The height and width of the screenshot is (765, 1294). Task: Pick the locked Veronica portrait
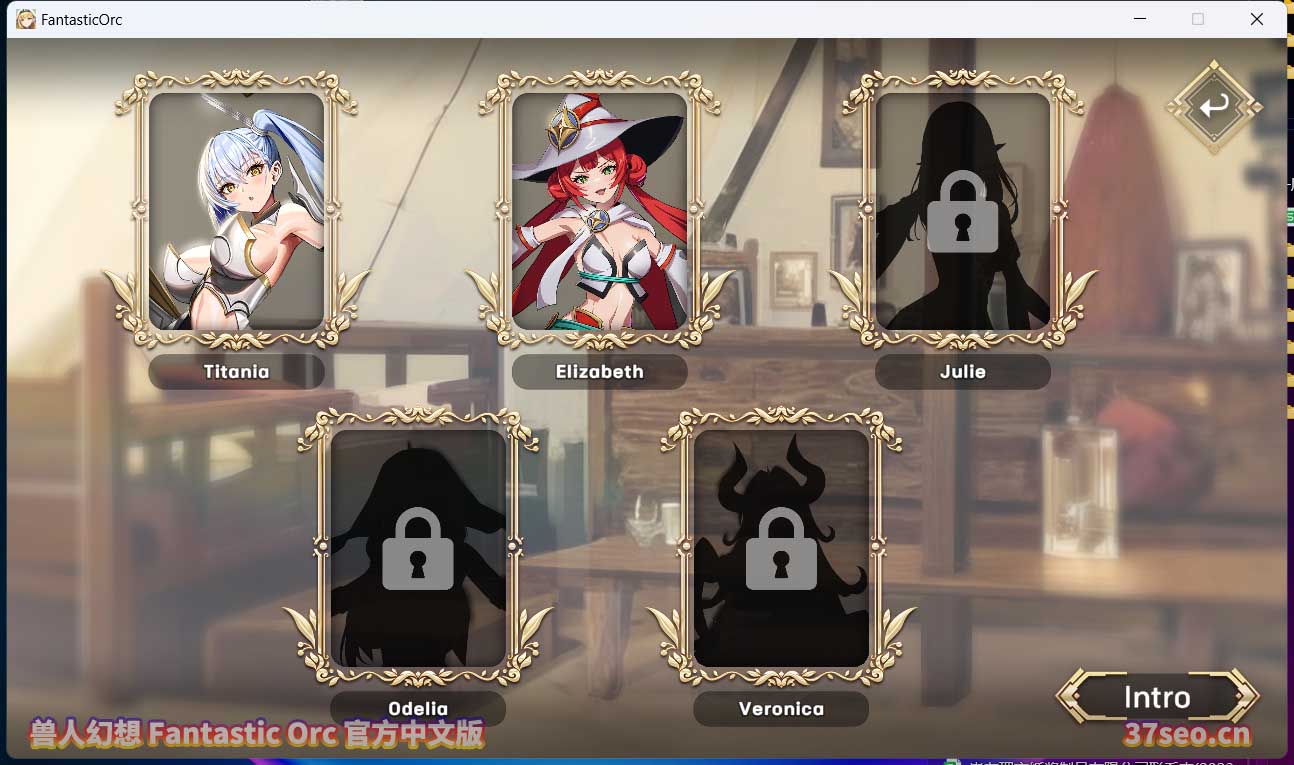781,548
